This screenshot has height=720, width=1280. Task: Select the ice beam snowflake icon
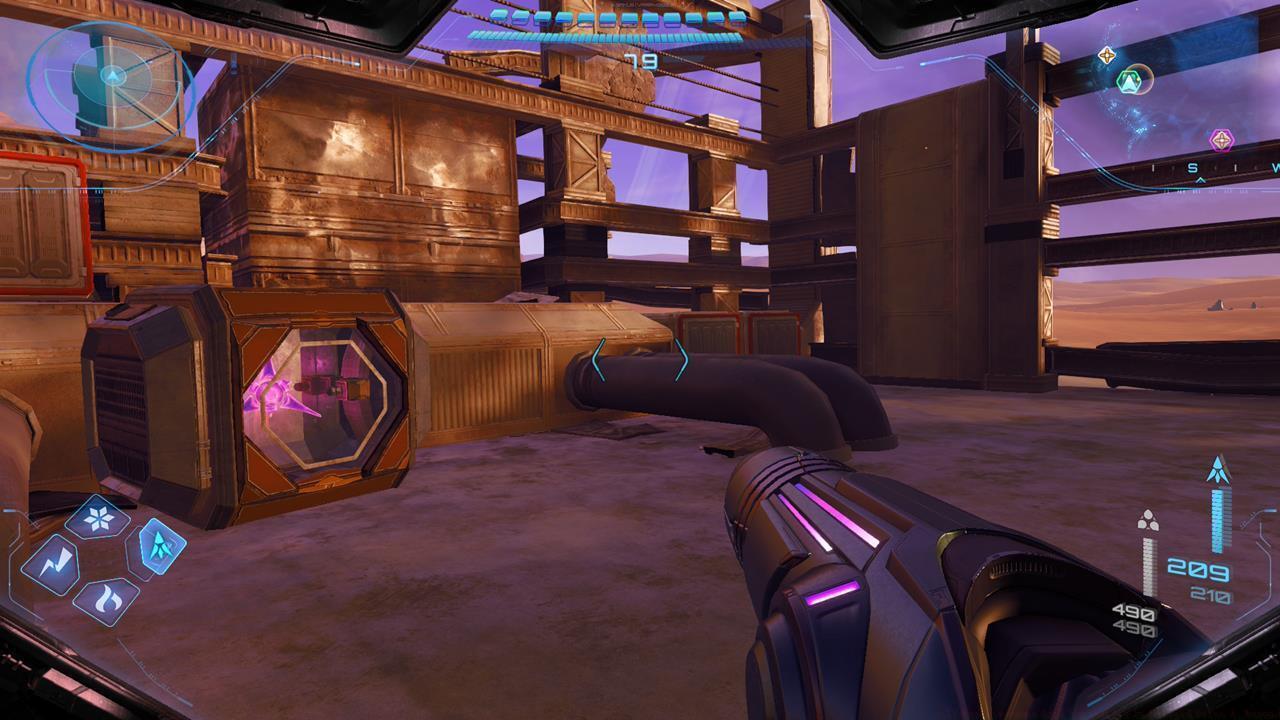click(x=97, y=516)
